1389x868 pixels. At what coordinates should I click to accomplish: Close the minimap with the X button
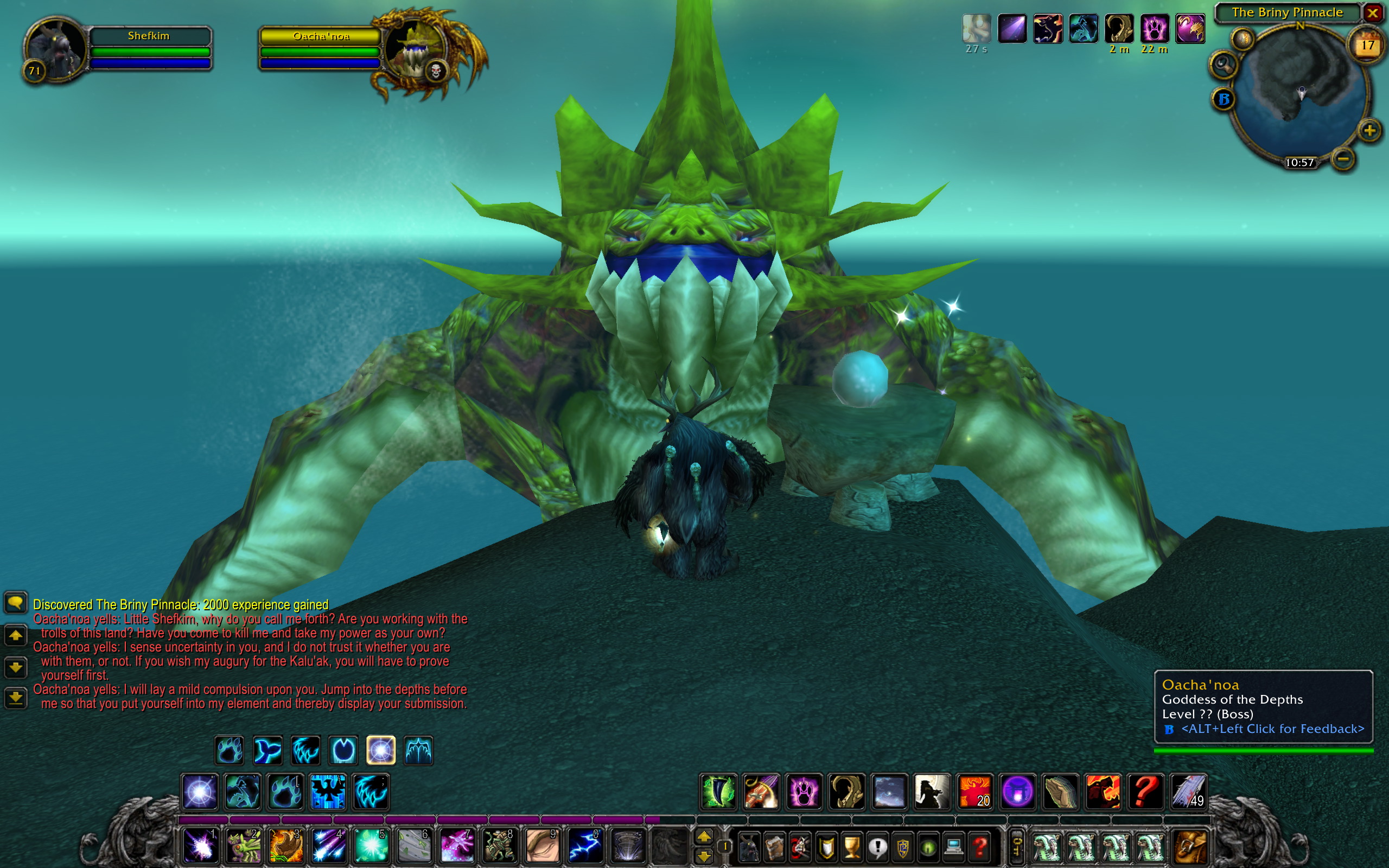(x=1372, y=12)
